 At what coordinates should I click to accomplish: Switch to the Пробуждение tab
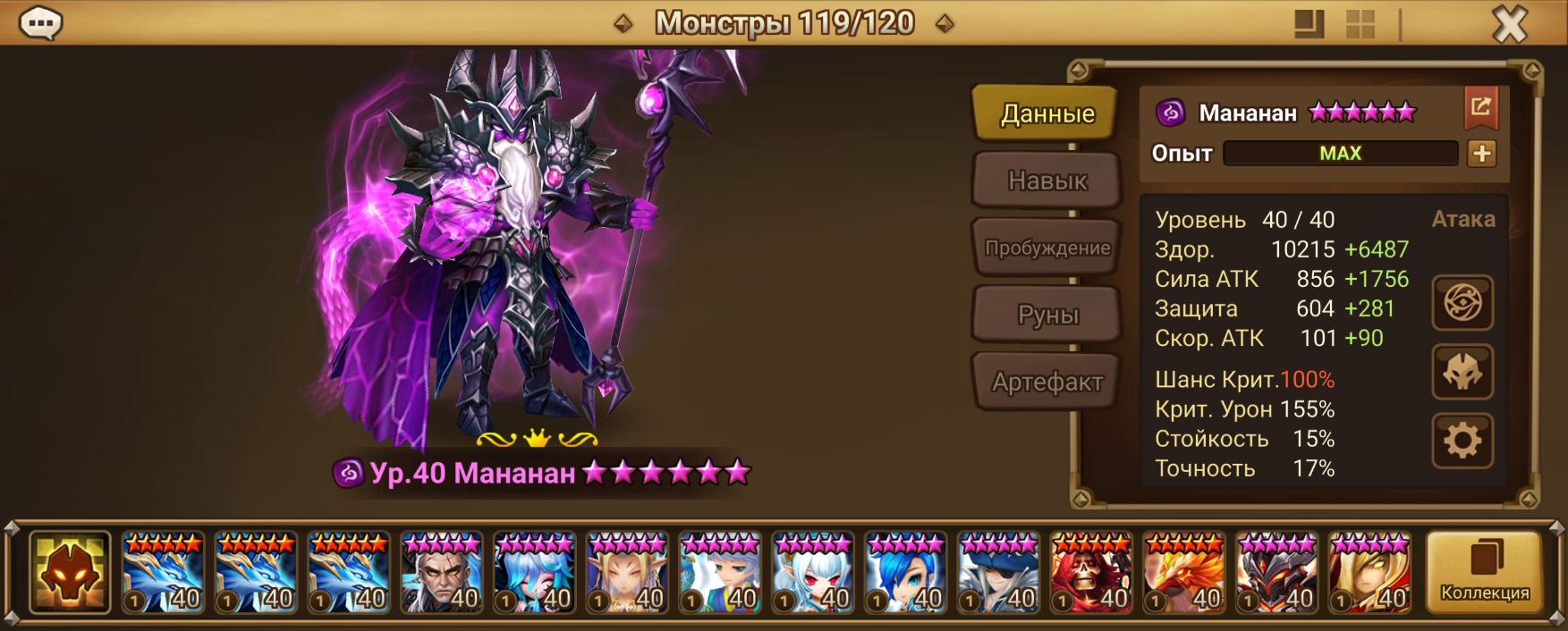click(x=1047, y=248)
